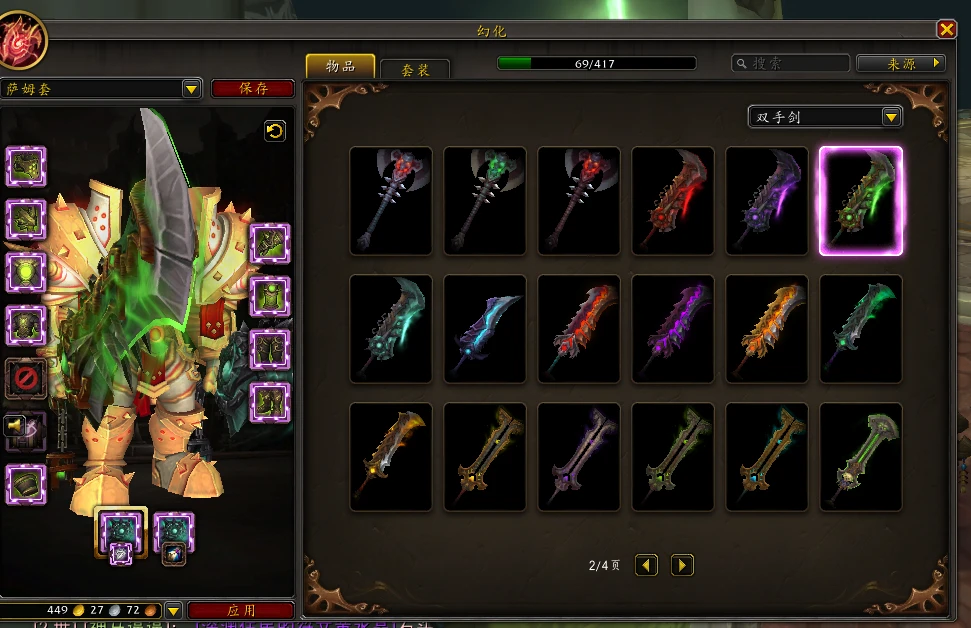Viewport: 971px width, 628px height.
Task: Pick the light blue curved sword appearance
Action: pos(485,329)
